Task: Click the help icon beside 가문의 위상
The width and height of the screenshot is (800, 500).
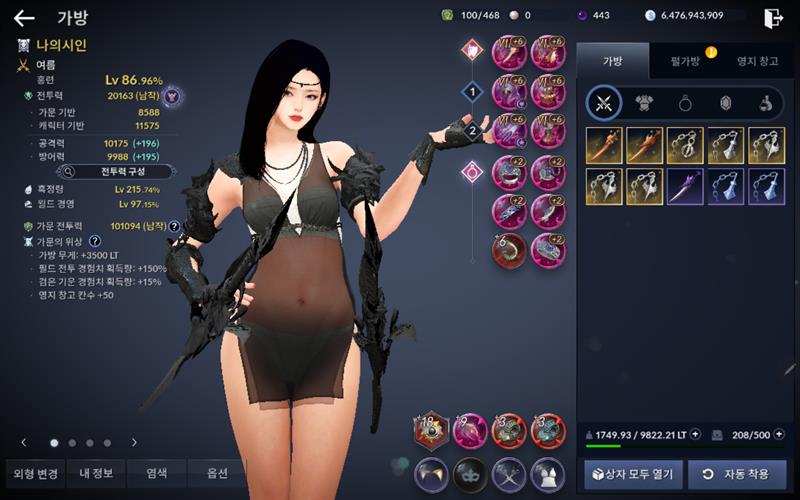Action: [94, 241]
